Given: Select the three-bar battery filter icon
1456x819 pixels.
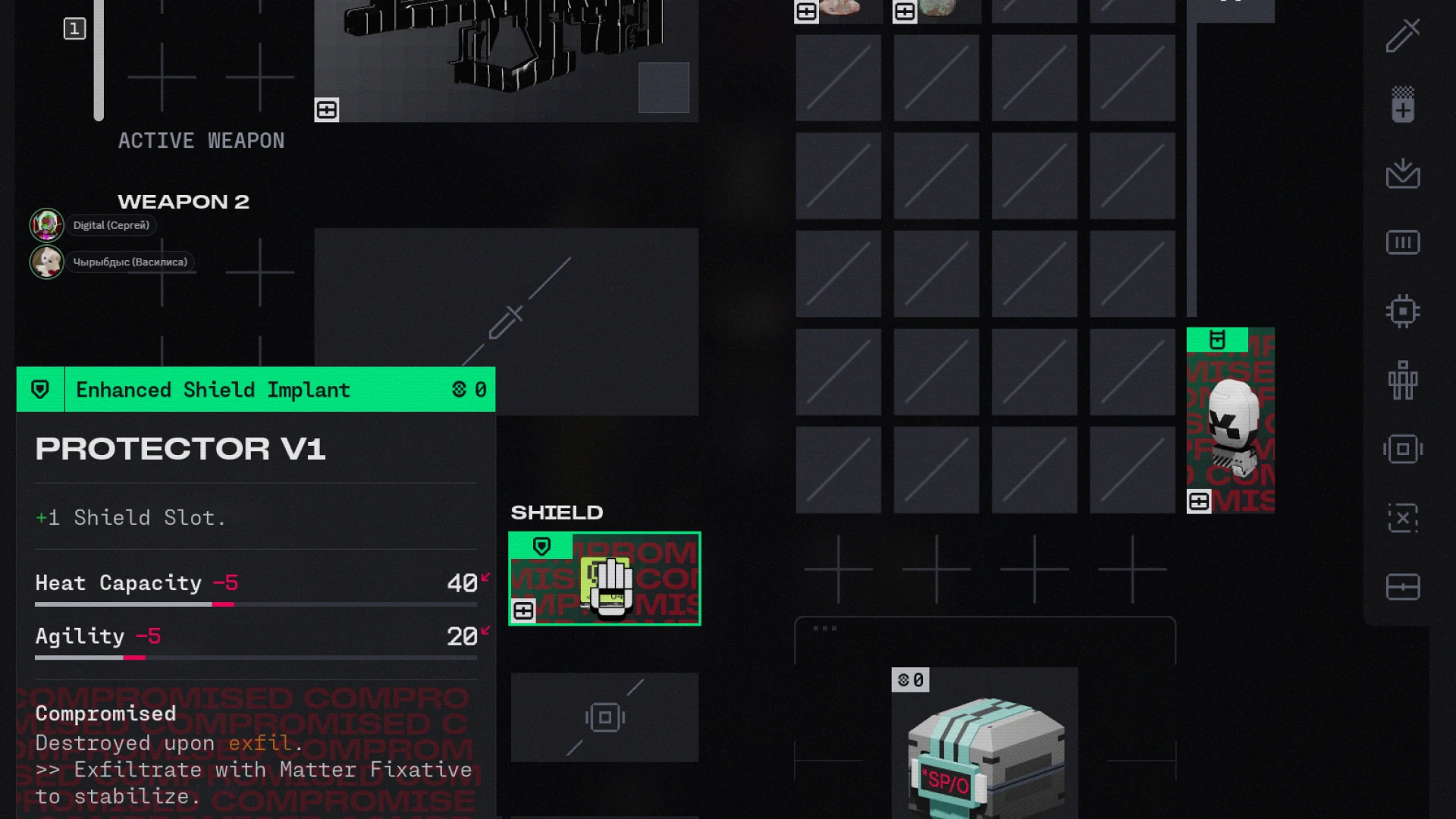Looking at the screenshot, I should pyautogui.click(x=1402, y=243).
